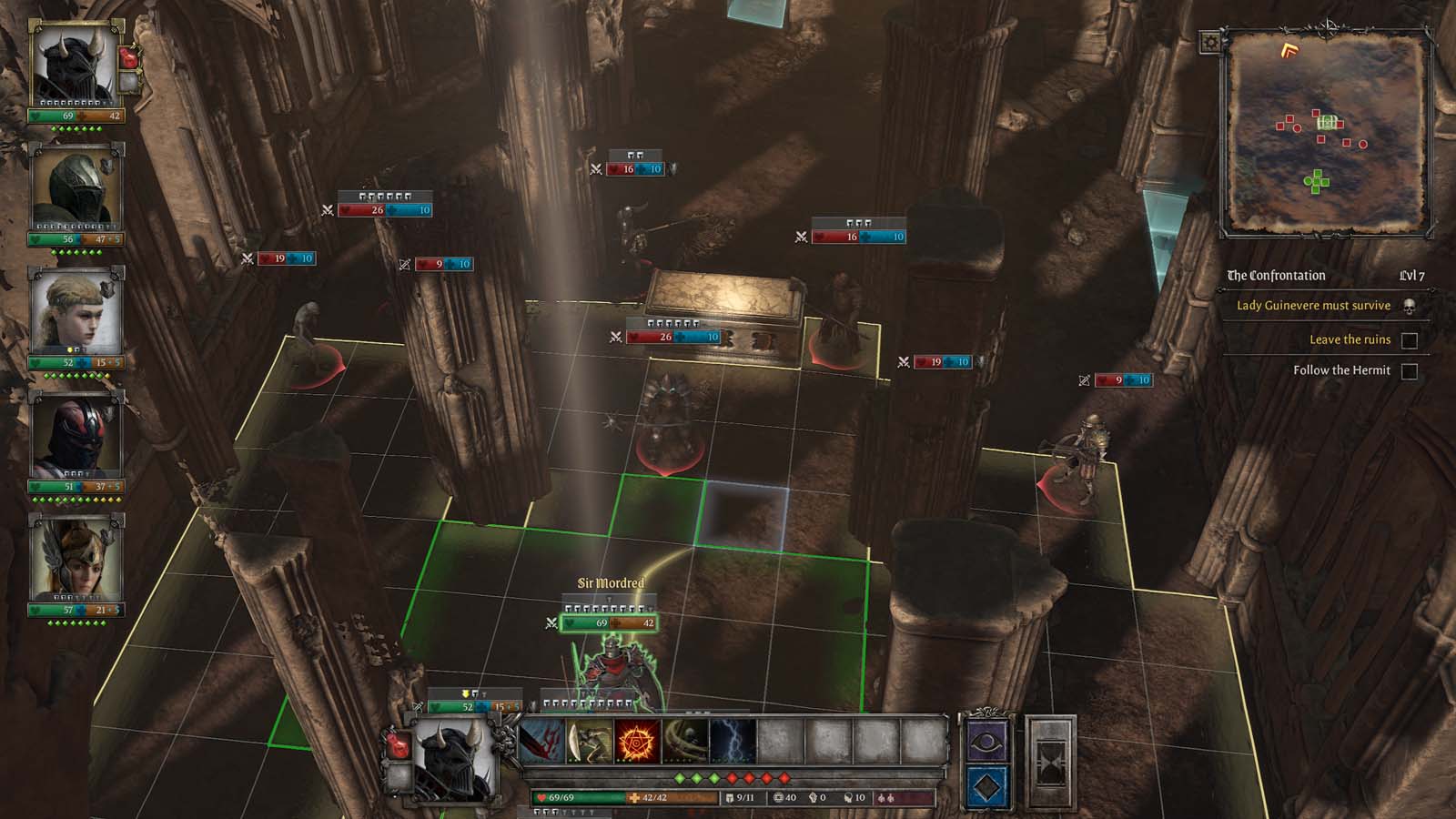The width and height of the screenshot is (1456, 819).
Task: End turn with the hourglass button
Action: point(1050,763)
